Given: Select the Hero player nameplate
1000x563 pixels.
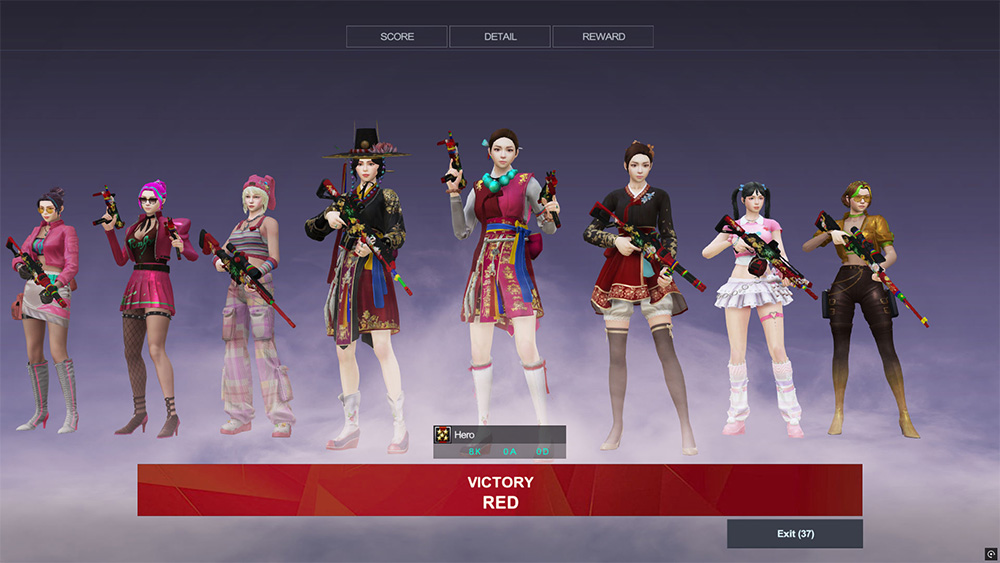Looking at the screenshot, I should (x=500, y=435).
